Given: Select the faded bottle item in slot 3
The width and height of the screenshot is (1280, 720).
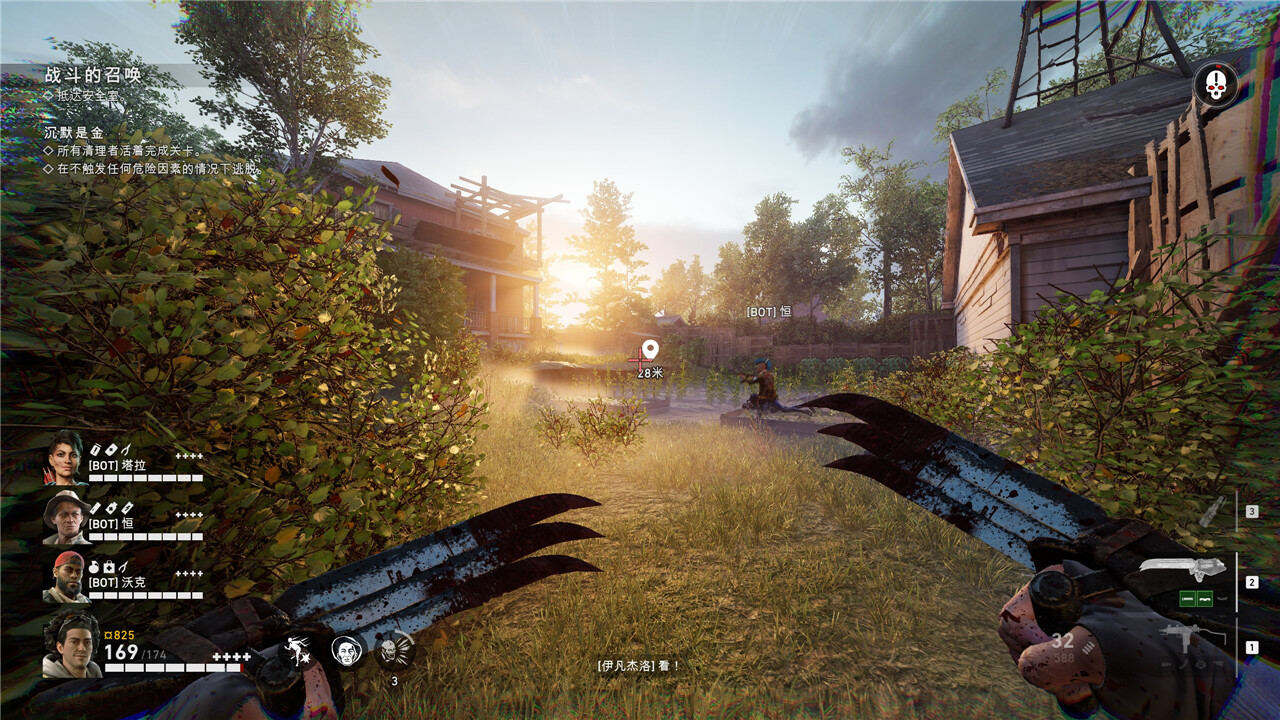Looking at the screenshot, I should point(1212,511).
